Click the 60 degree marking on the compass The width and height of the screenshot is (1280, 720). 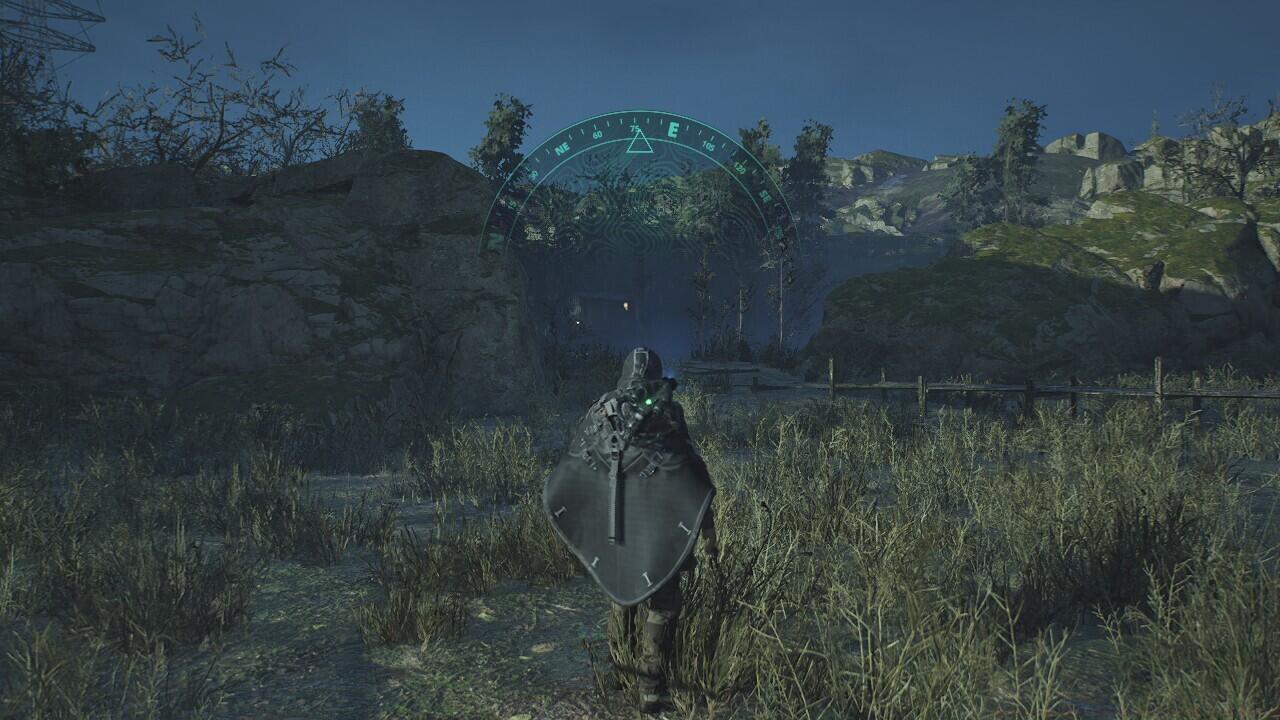(x=597, y=135)
